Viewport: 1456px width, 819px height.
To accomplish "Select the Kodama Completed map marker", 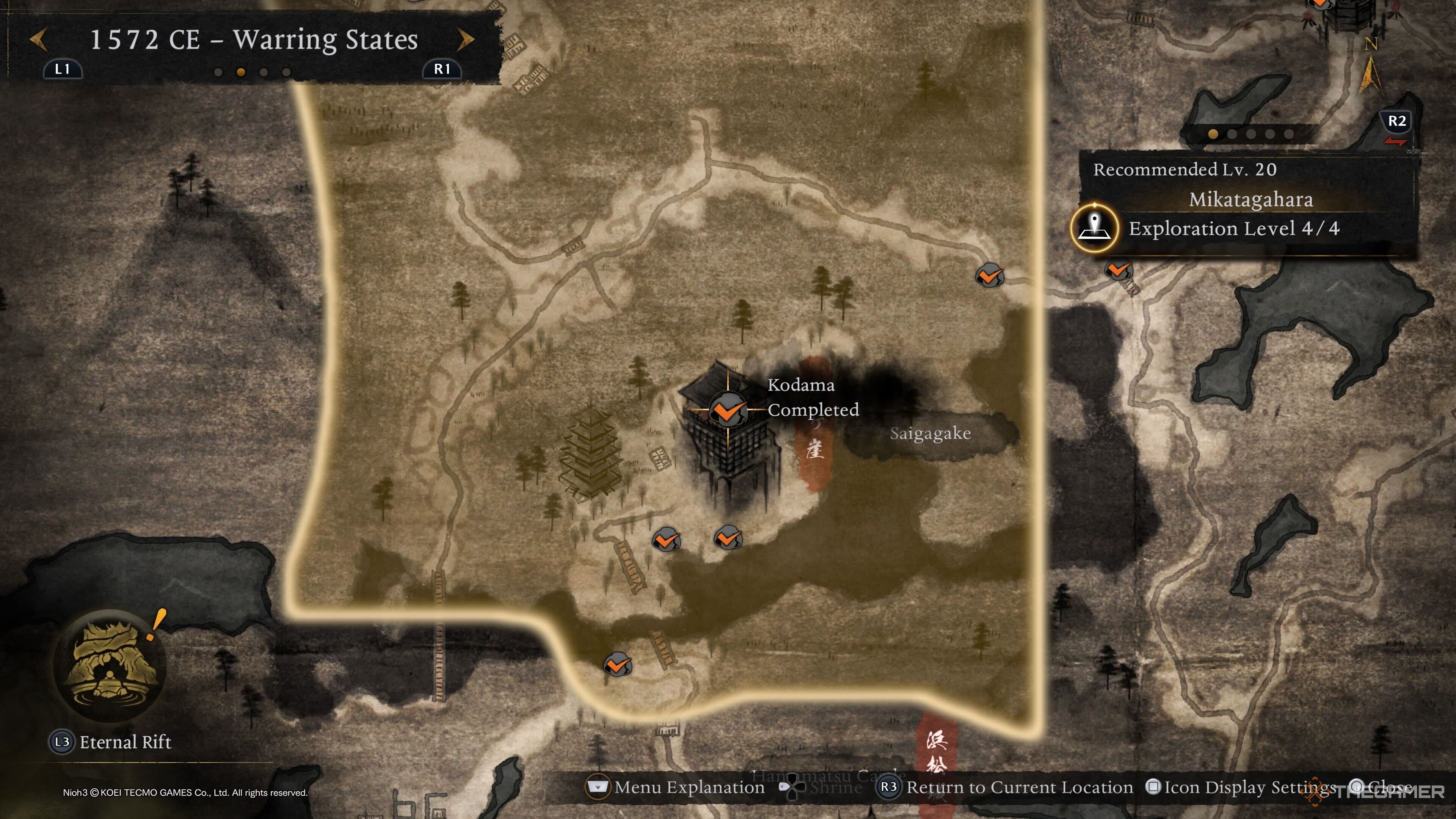I will (728, 409).
